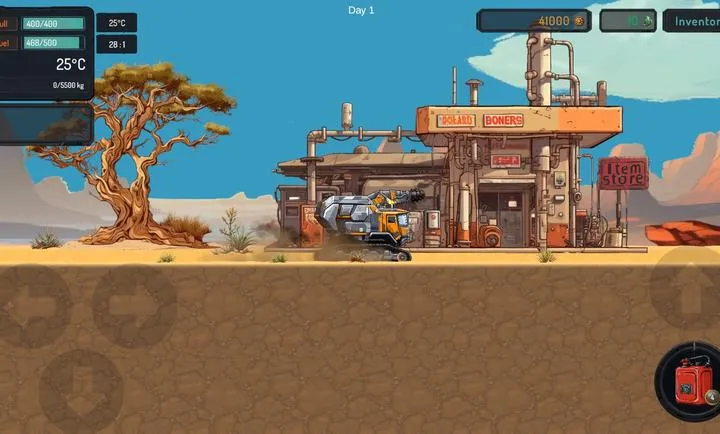Tap the left arrow movement button
Screen dimensions: 720x434
[33, 305]
